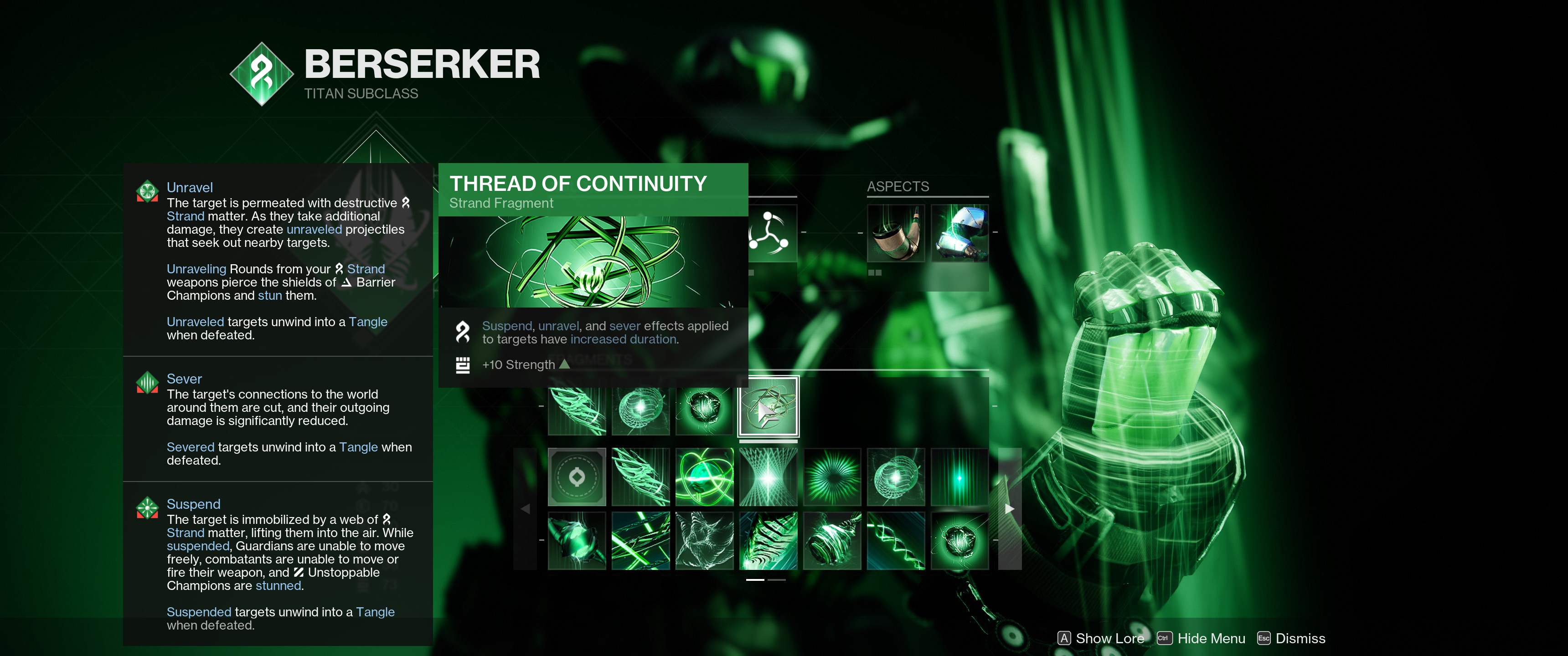Viewport: 1568px width, 656px height.
Task: Pick the fragment with glowing orbiting rings
Action: tap(704, 477)
